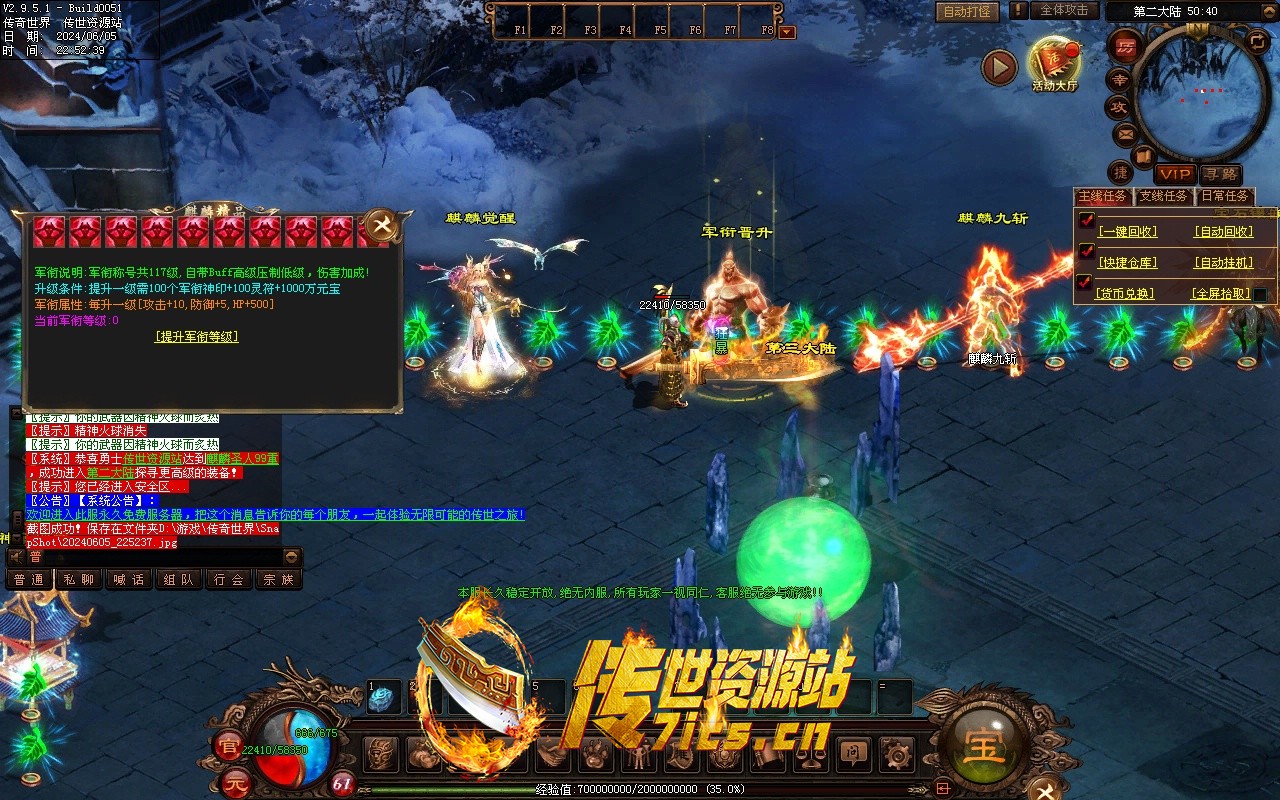Screen dimensions: 1280x800
Task: Open the 宝 treasure orb button
Action: (x=984, y=746)
